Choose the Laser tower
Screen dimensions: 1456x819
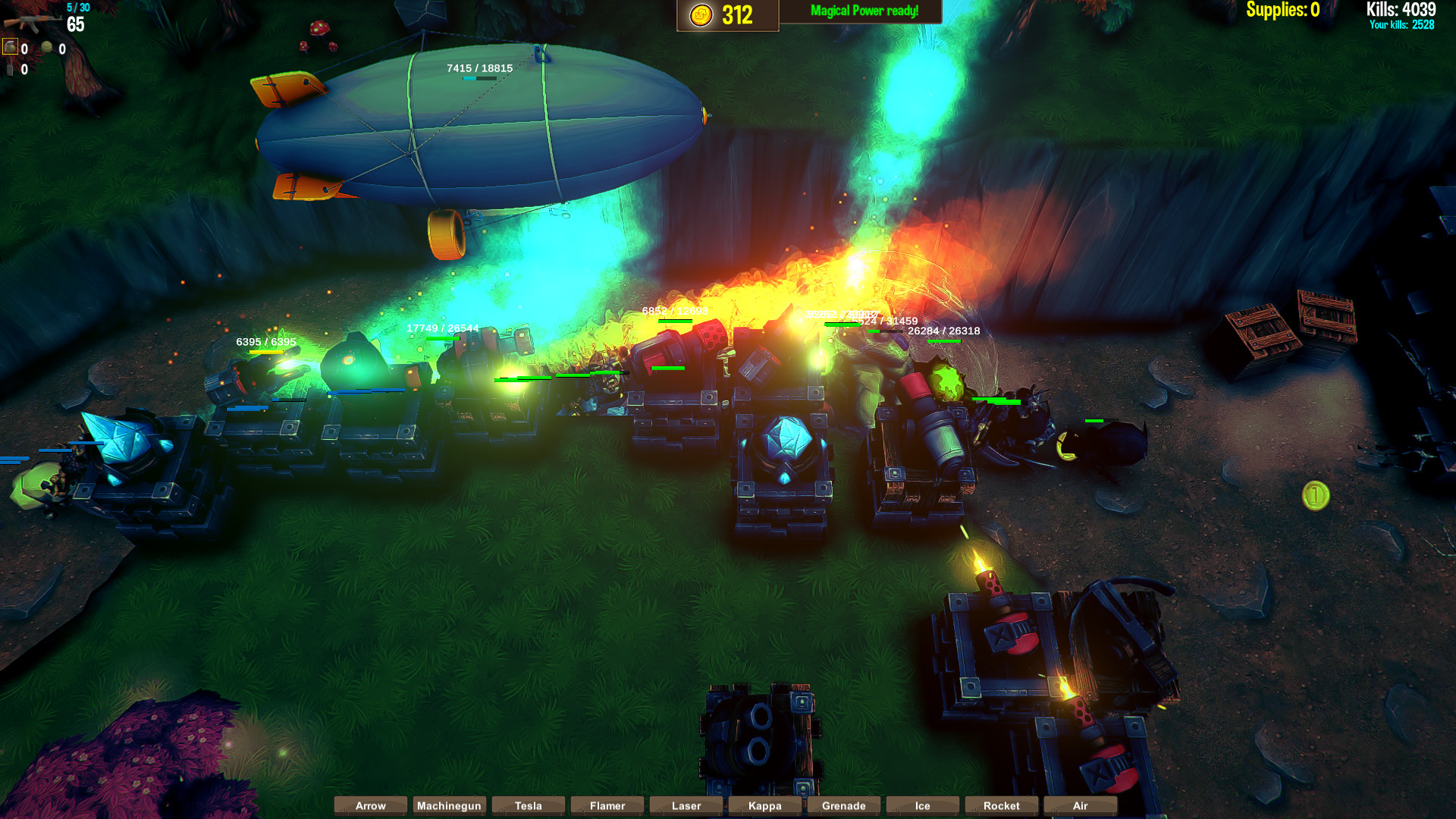point(686,805)
